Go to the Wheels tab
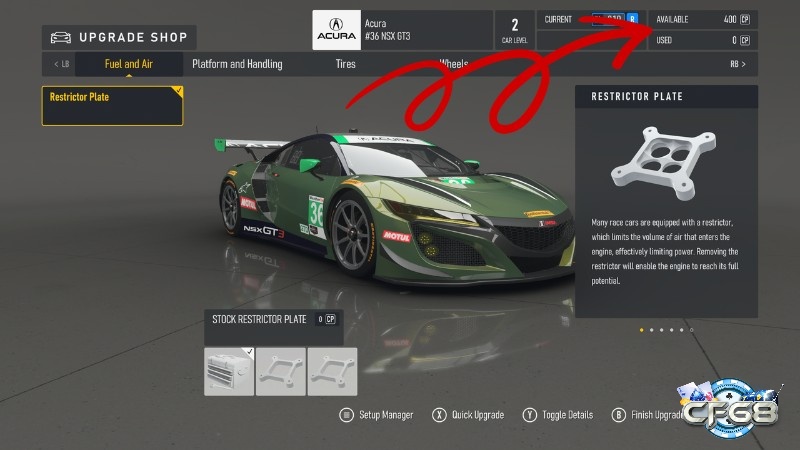Screen dimensions: 800x450 coord(453,64)
